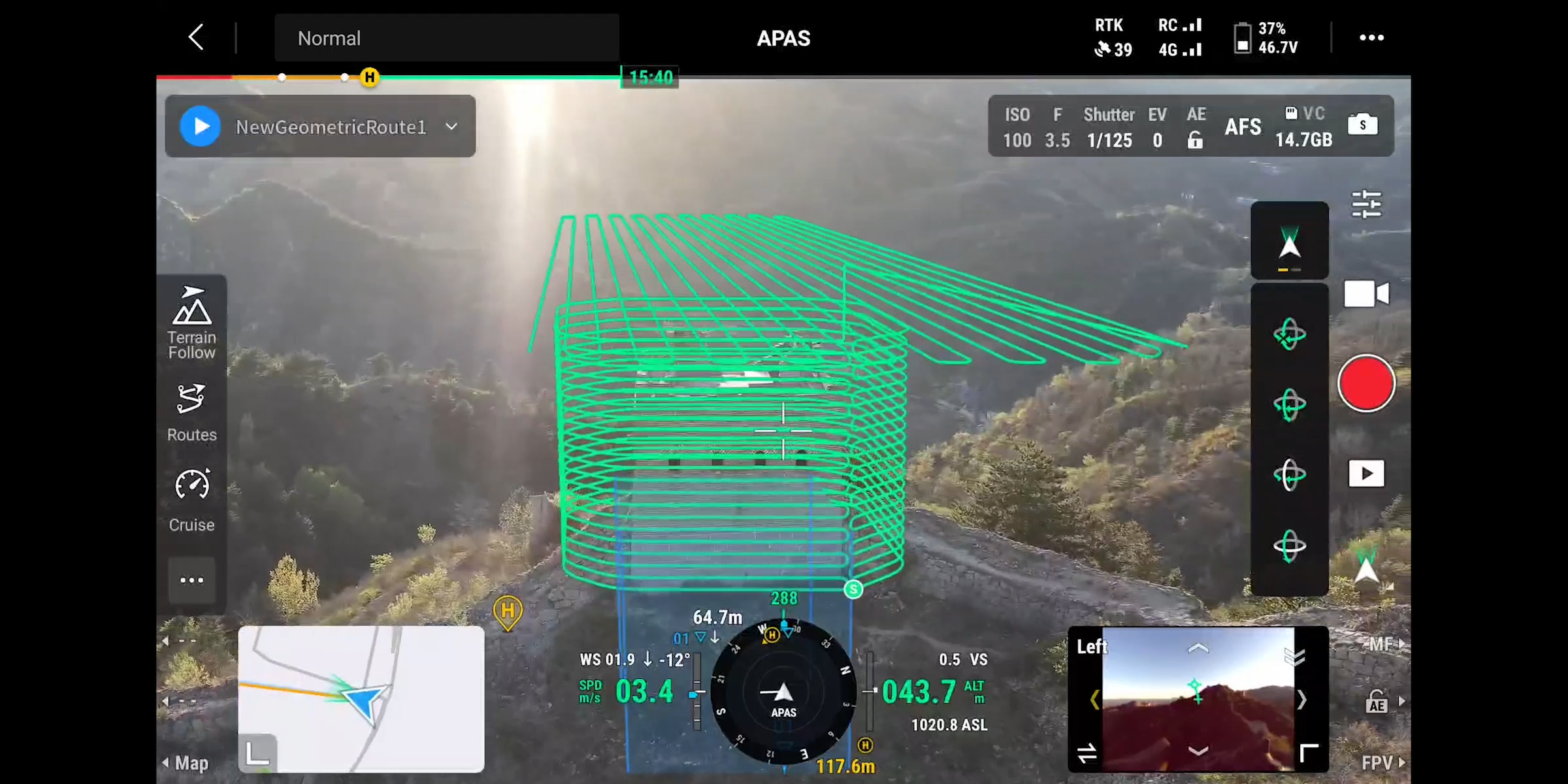Switch to video mode via camcorder icon
The width and height of the screenshot is (1568, 784).
[x=1367, y=293]
